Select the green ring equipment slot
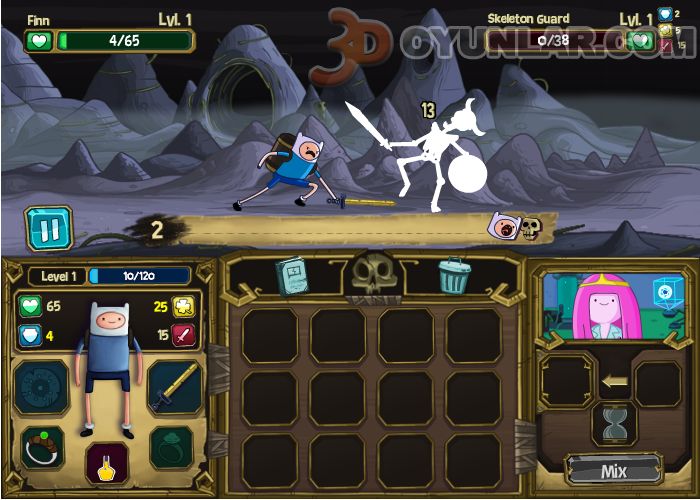The width and height of the screenshot is (700, 500). pos(172,447)
